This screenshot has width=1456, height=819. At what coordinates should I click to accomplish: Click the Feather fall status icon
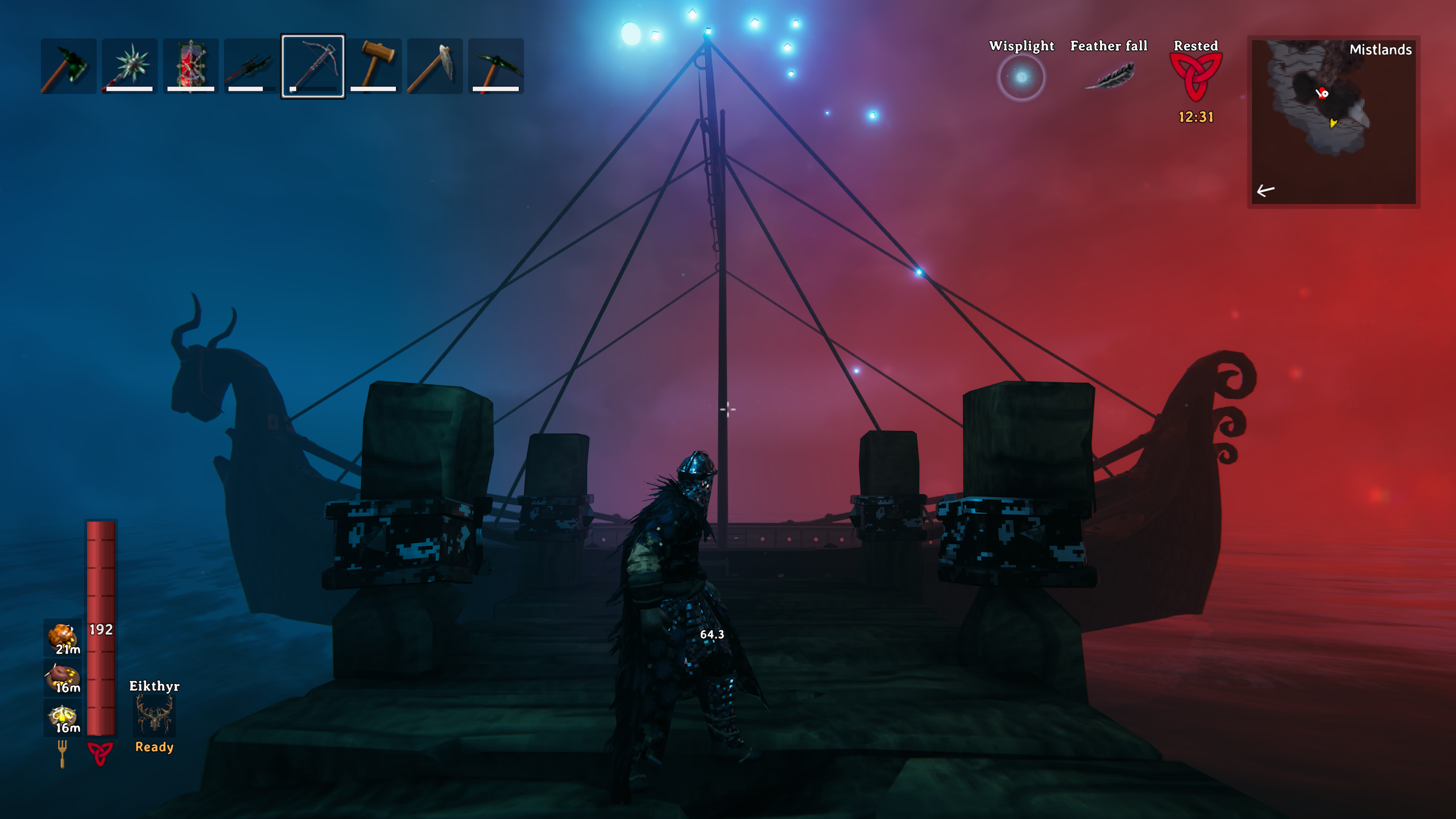tap(1109, 77)
